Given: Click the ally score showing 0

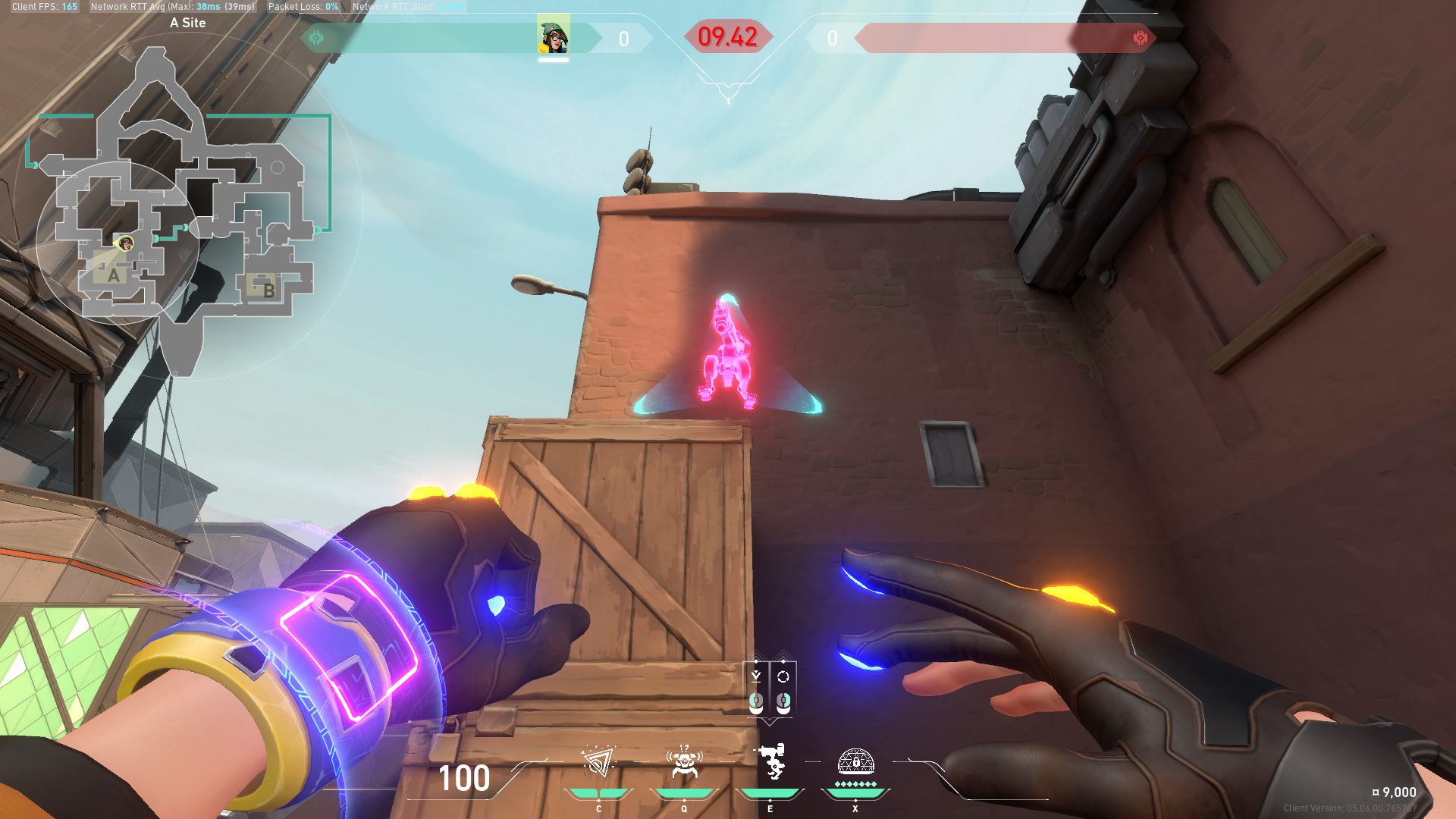Looking at the screenshot, I should pos(623,39).
